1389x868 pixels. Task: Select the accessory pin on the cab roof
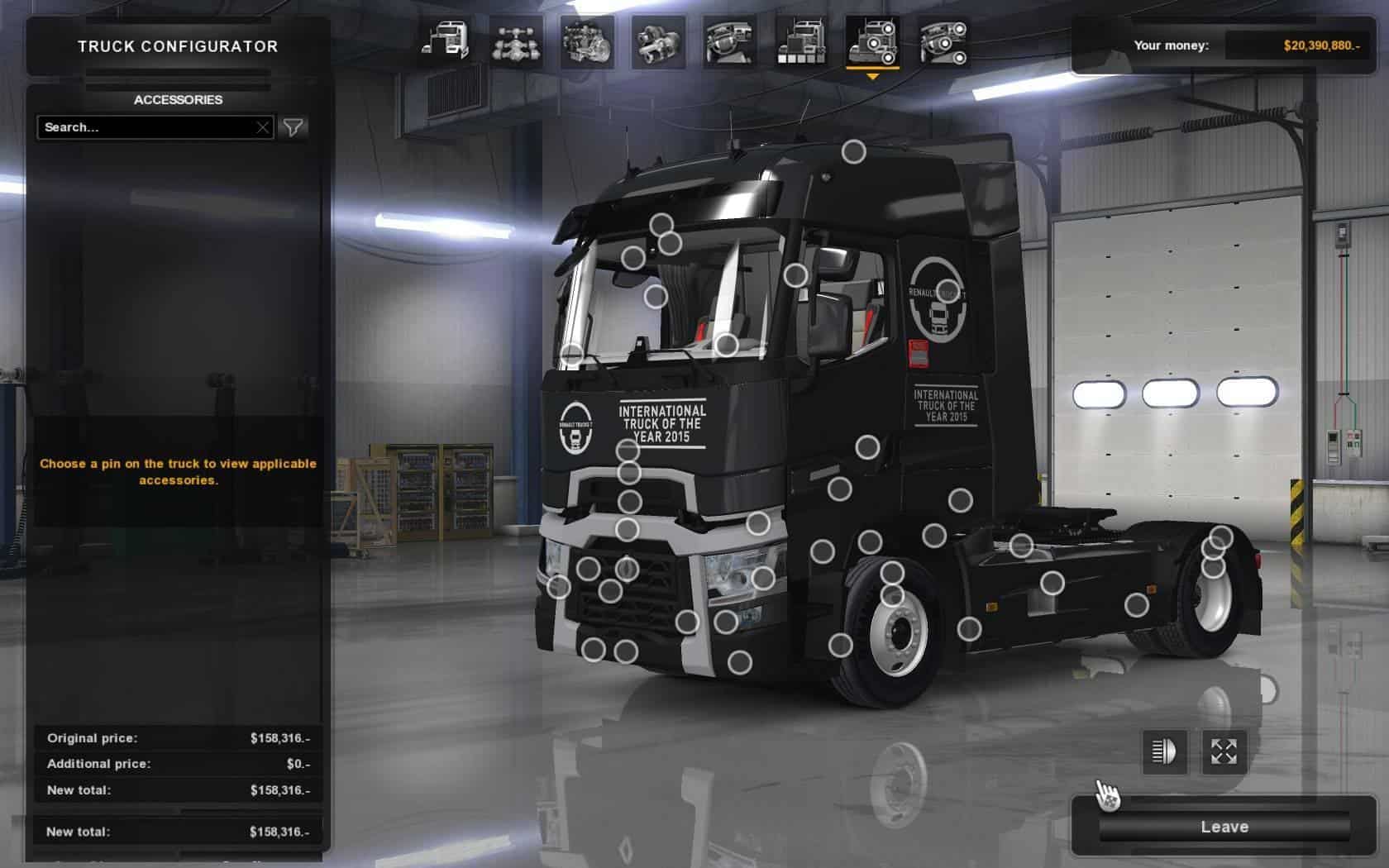click(x=853, y=151)
